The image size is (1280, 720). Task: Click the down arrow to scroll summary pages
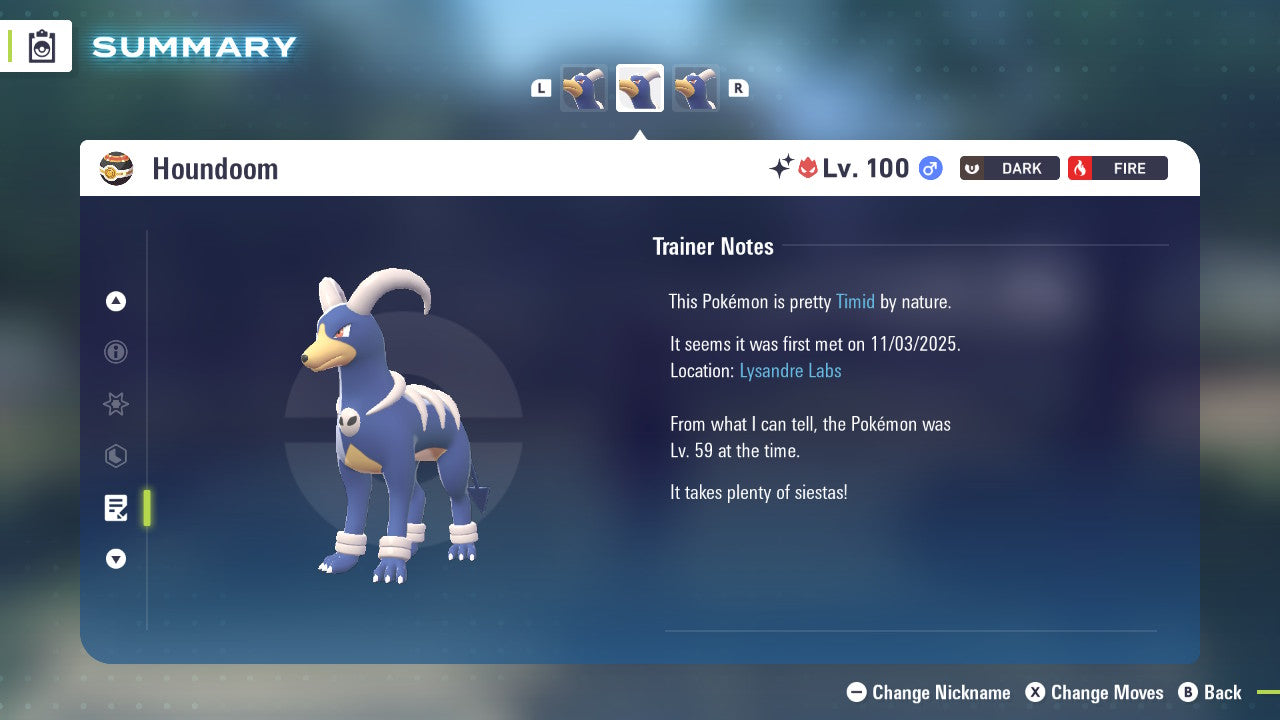pos(115,559)
